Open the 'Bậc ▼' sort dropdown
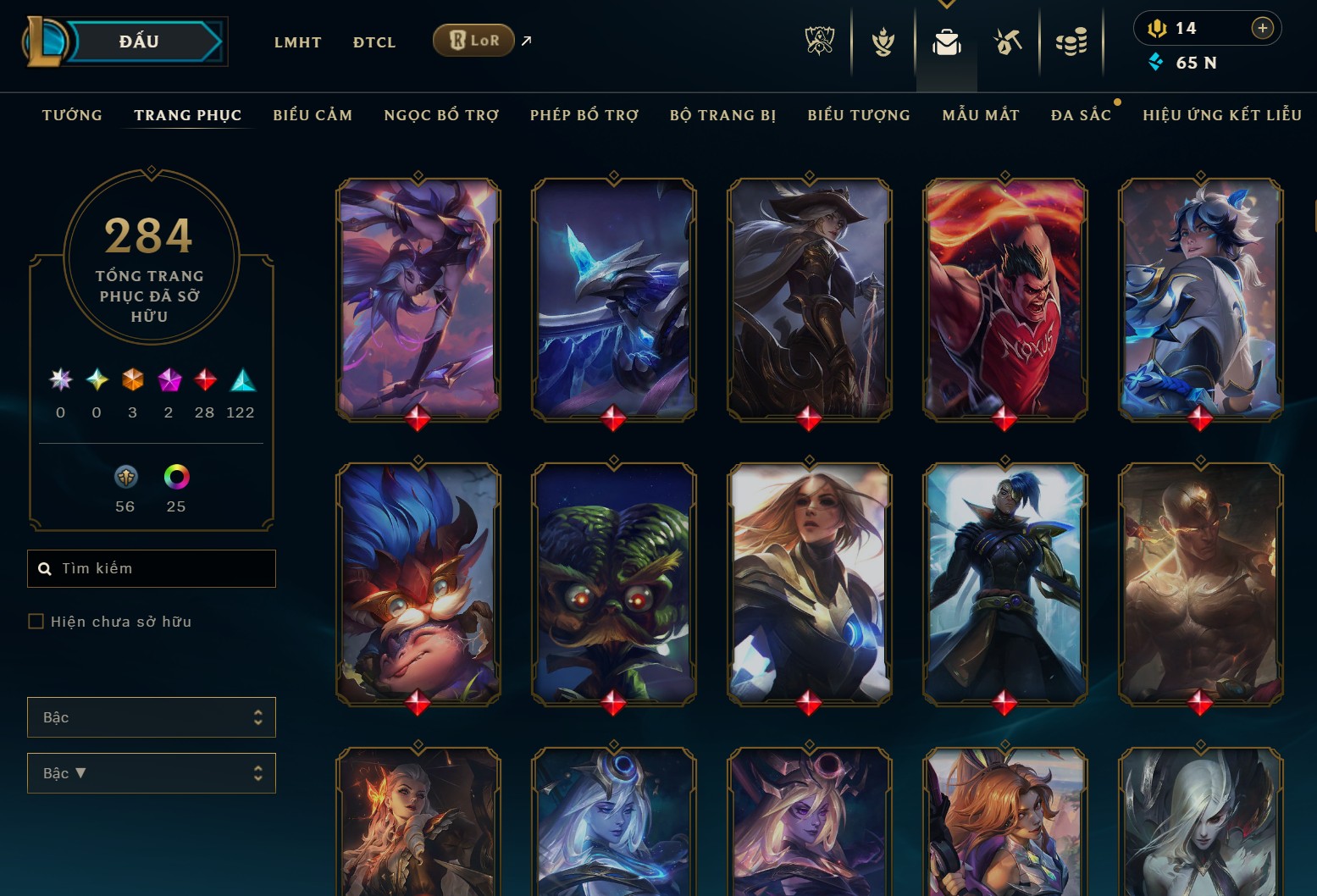The width and height of the screenshot is (1317, 896). tap(151, 772)
